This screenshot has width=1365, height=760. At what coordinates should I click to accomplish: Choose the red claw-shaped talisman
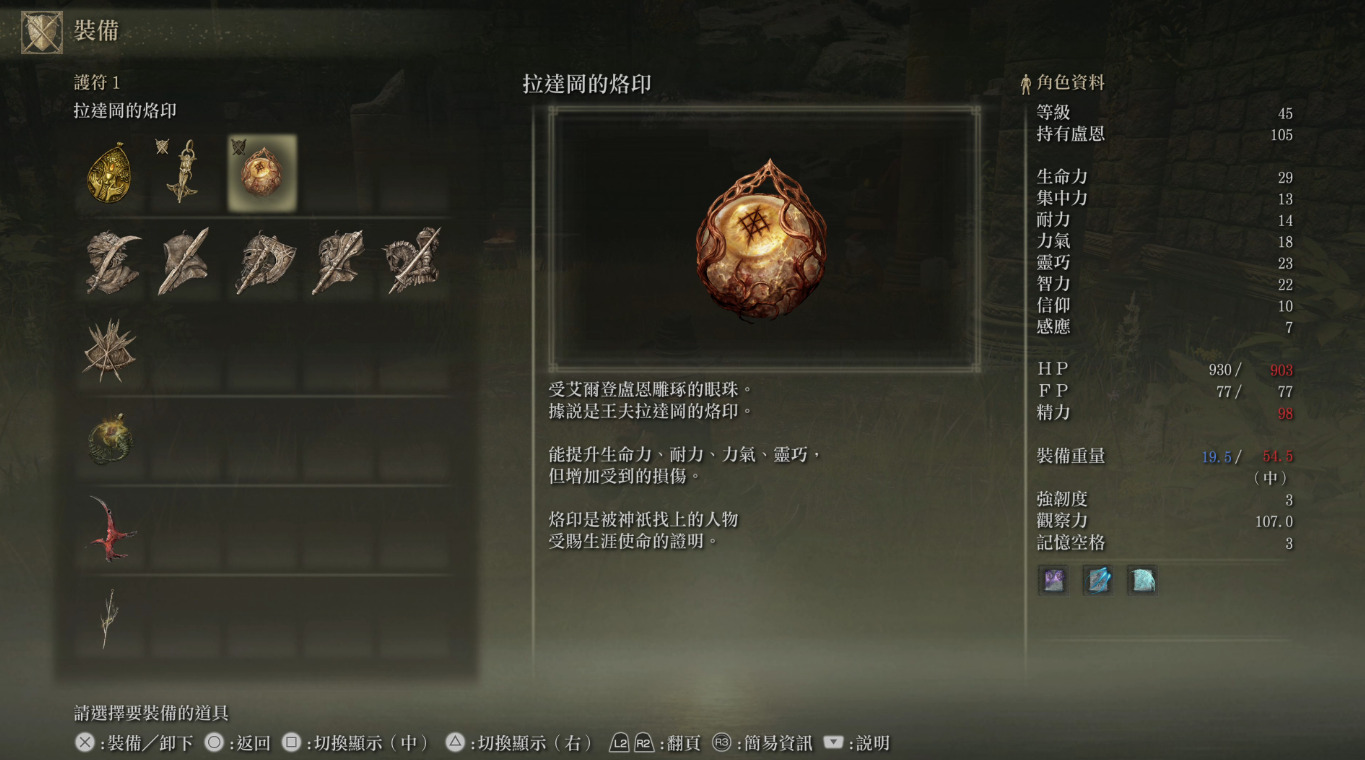pos(110,528)
